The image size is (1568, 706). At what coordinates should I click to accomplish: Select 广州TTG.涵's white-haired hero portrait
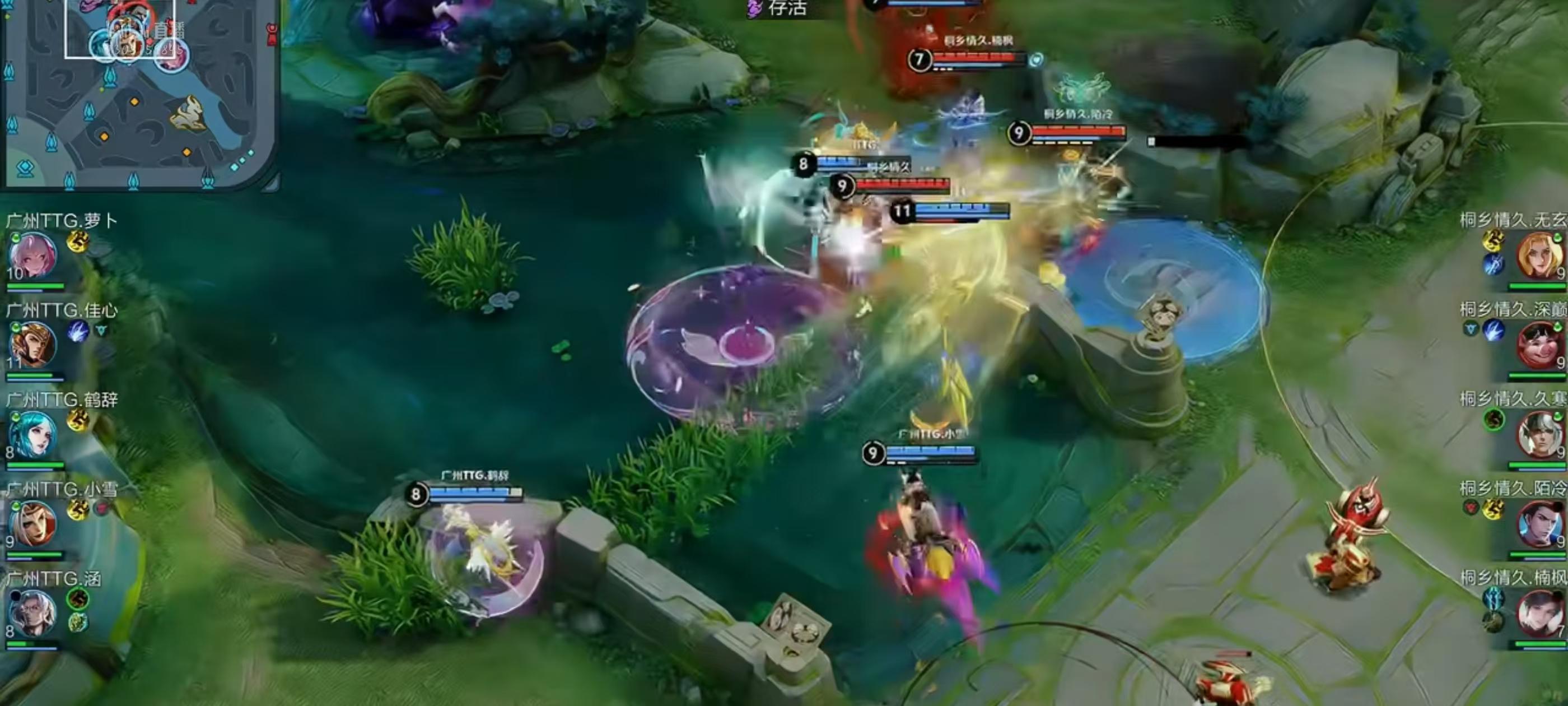point(34,613)
